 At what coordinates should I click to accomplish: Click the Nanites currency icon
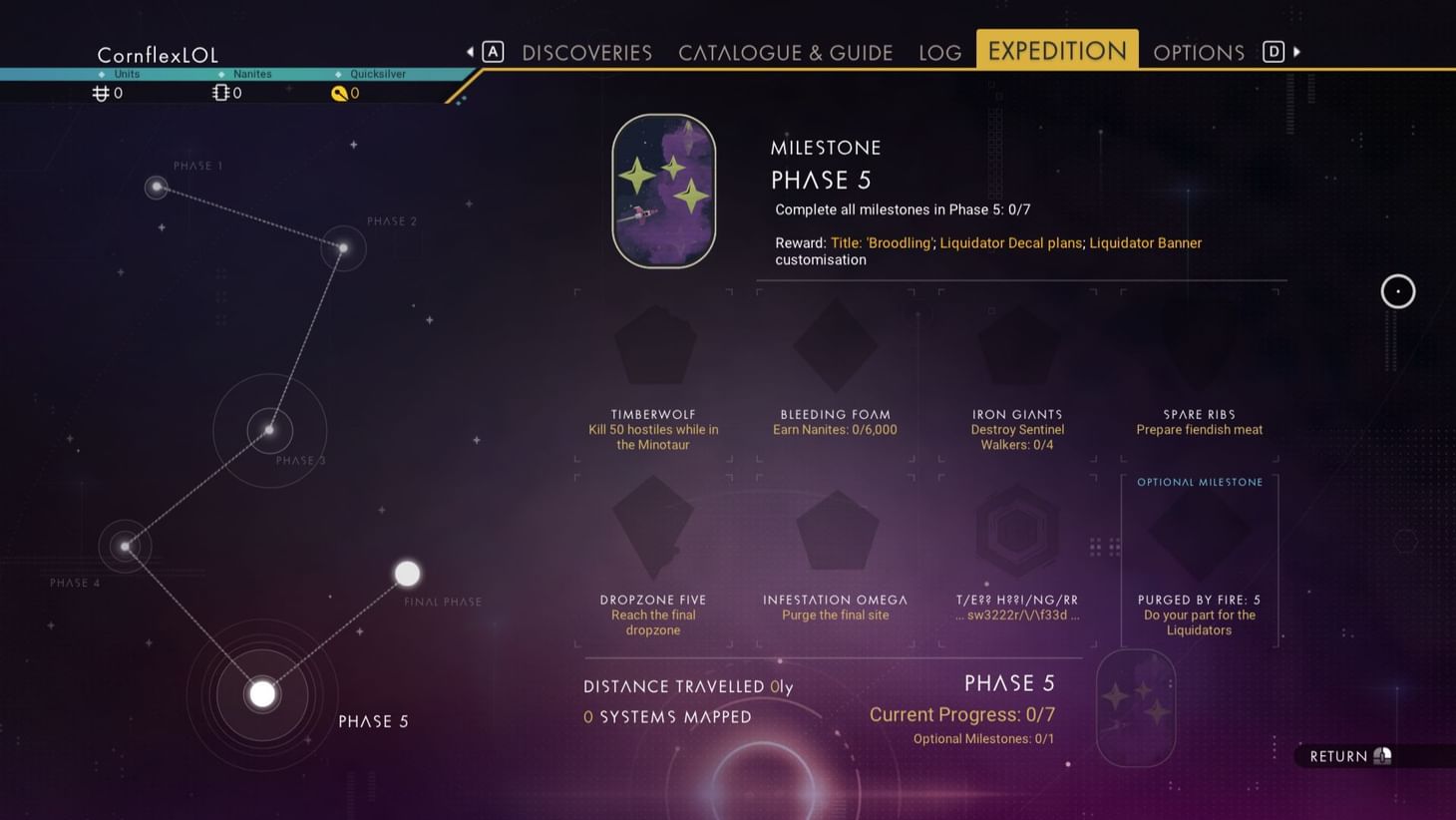click(x=220, y=93)
